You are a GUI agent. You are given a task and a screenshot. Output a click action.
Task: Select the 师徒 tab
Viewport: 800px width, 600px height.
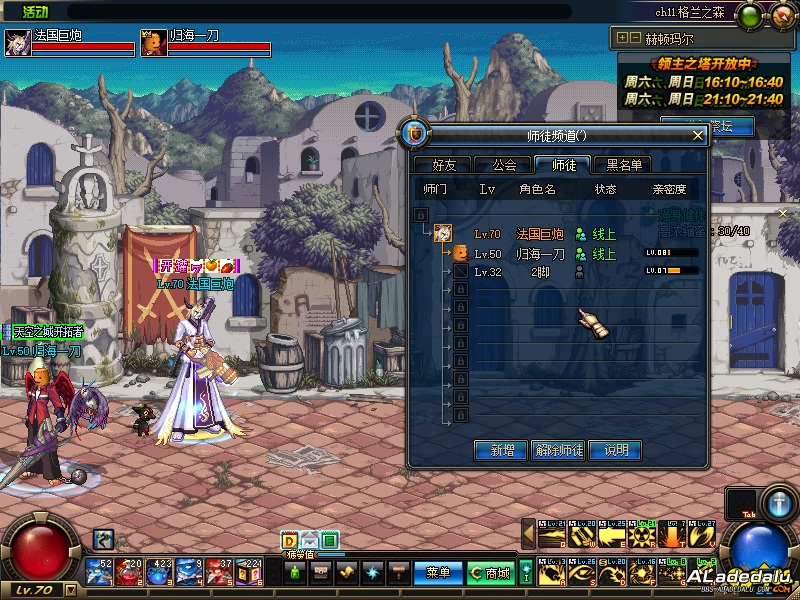tap(563, 165)
